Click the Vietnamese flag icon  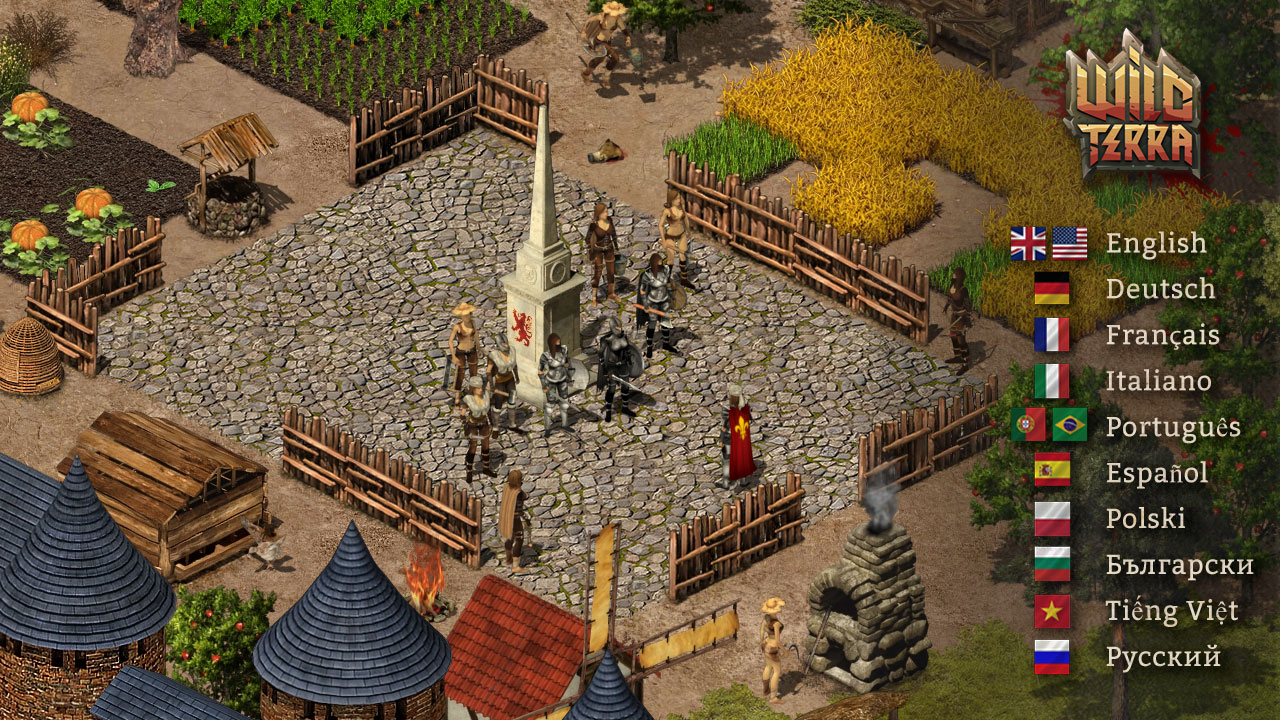pyautogui.click(x=1052, y=611)
